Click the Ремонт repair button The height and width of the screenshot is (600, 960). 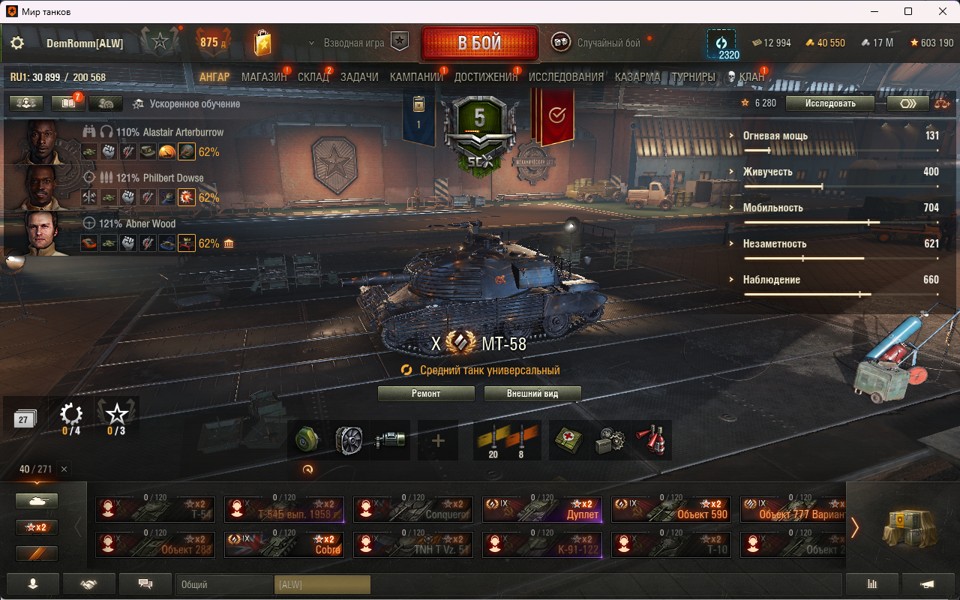point(426,393)
